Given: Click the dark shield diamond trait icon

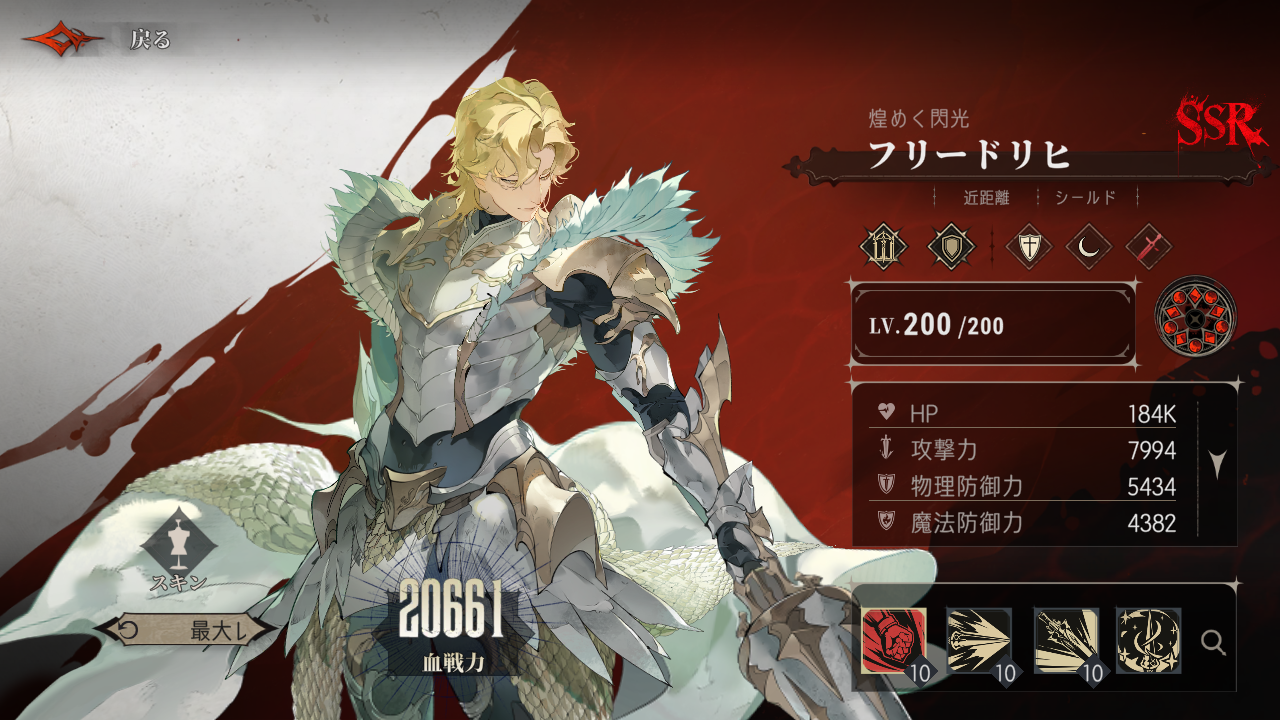Looking at the screenshot, I should (950, 246).
